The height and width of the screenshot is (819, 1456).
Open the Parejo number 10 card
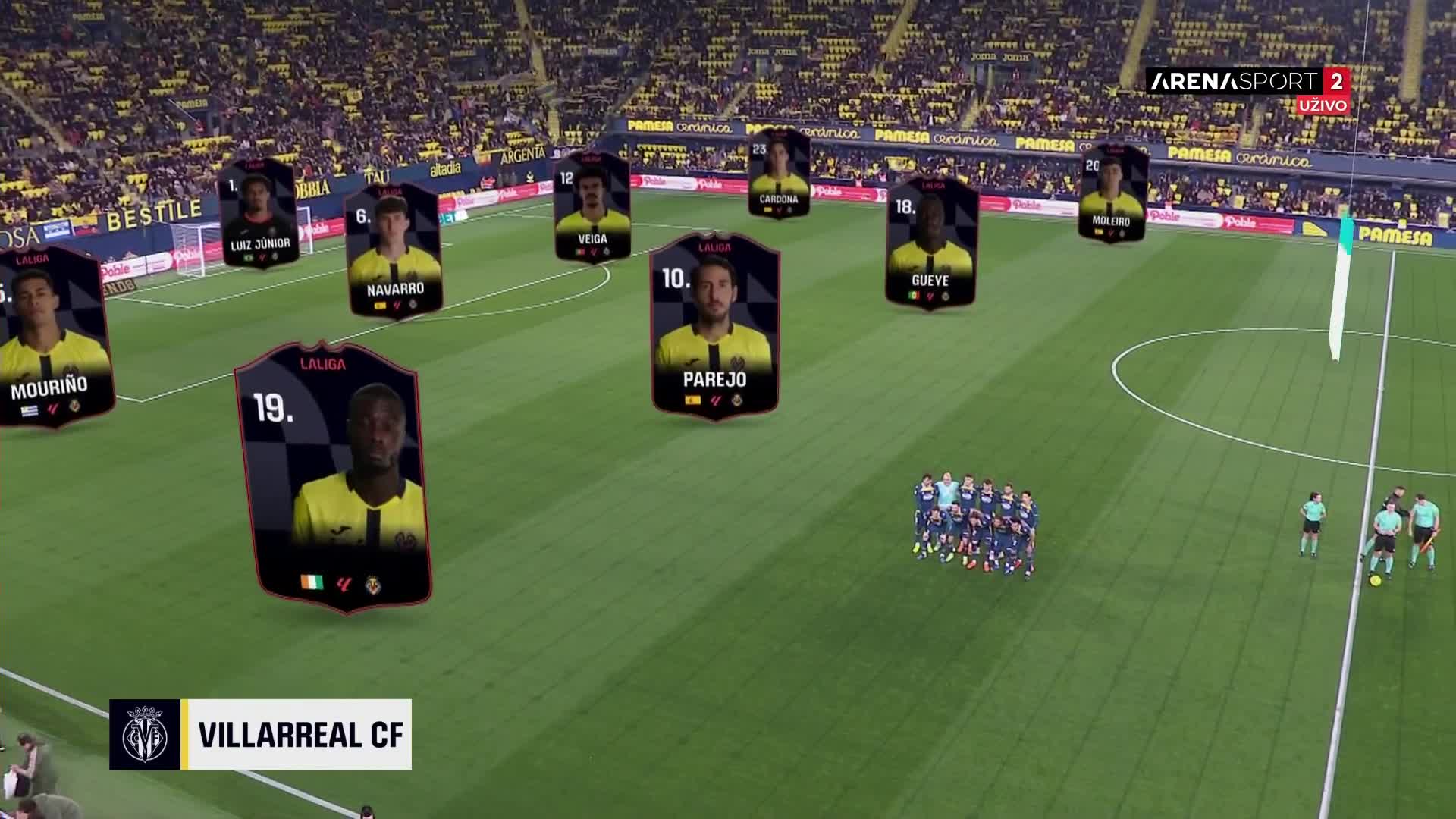pos(714,326)
